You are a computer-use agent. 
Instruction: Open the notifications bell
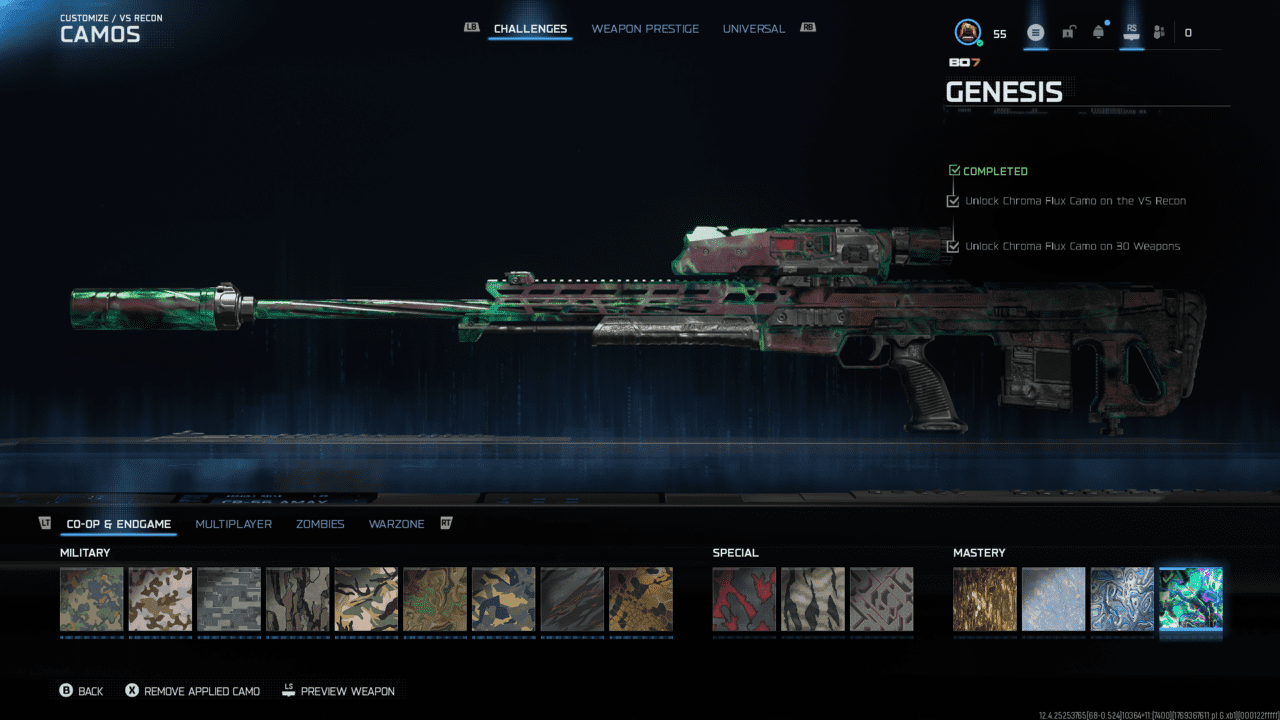click(x=1099, y=33)
